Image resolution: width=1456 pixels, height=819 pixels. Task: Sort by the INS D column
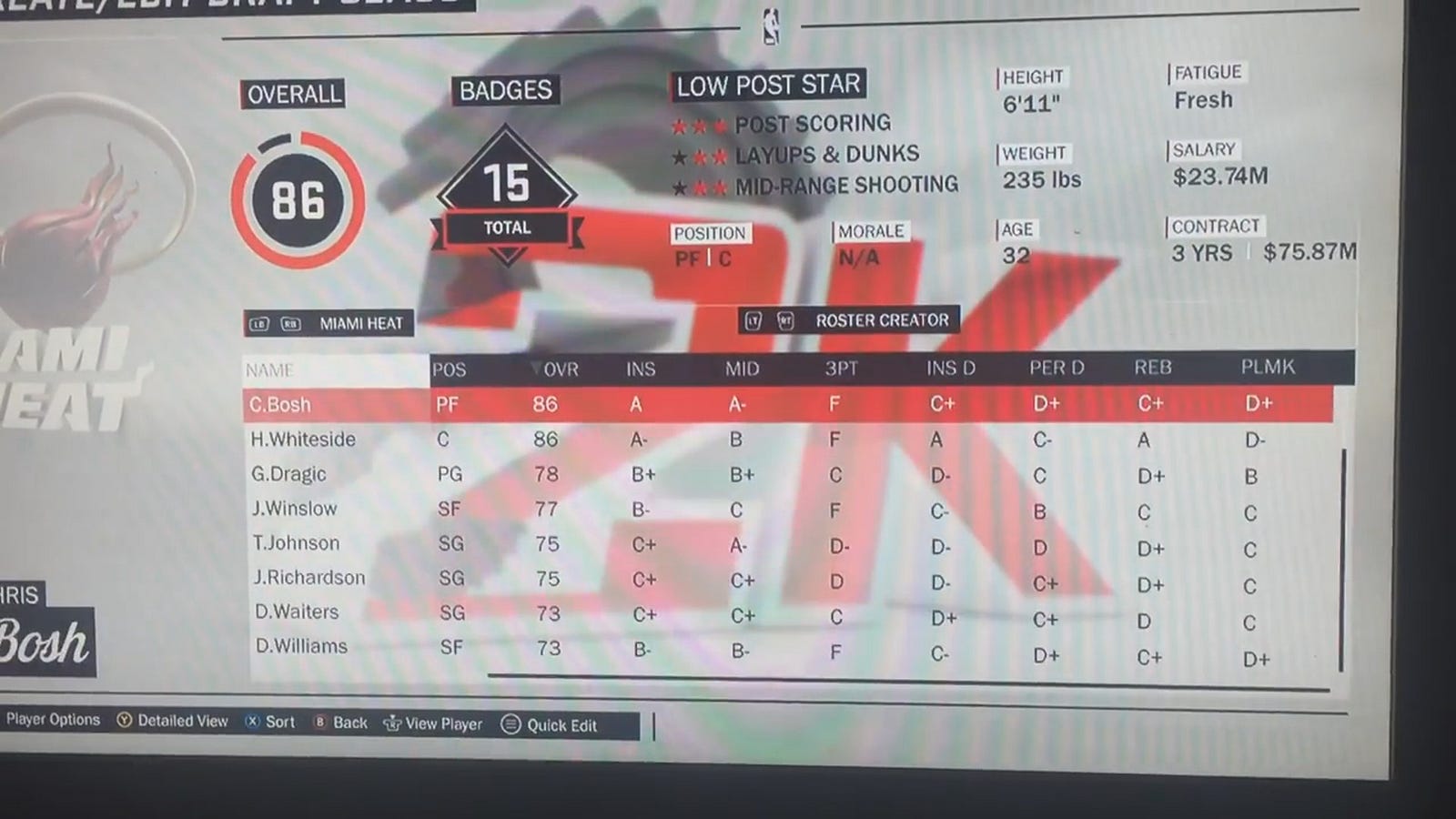[951, 369]
